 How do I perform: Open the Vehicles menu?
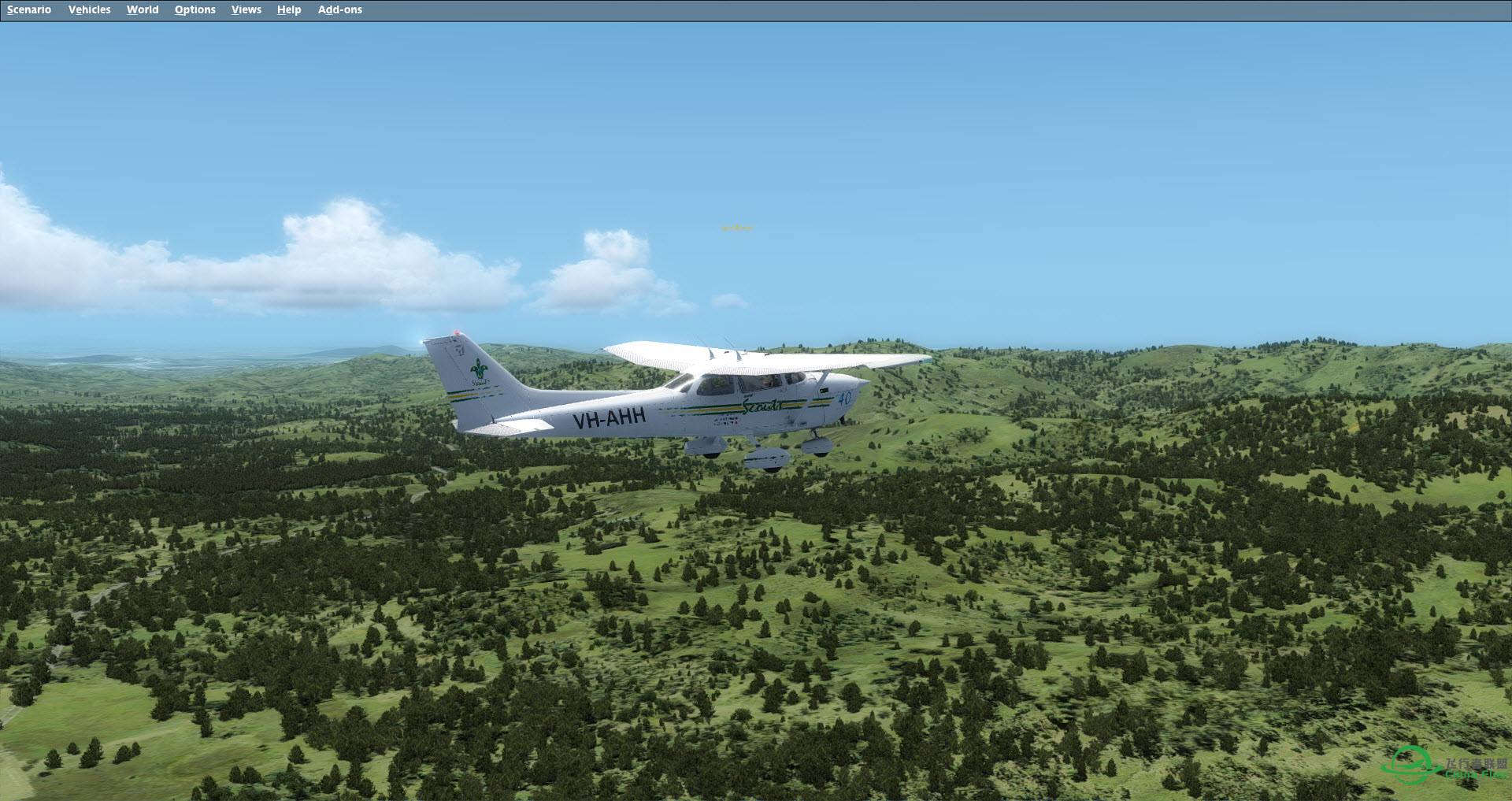pyautogui.click(x=89, y=9)
